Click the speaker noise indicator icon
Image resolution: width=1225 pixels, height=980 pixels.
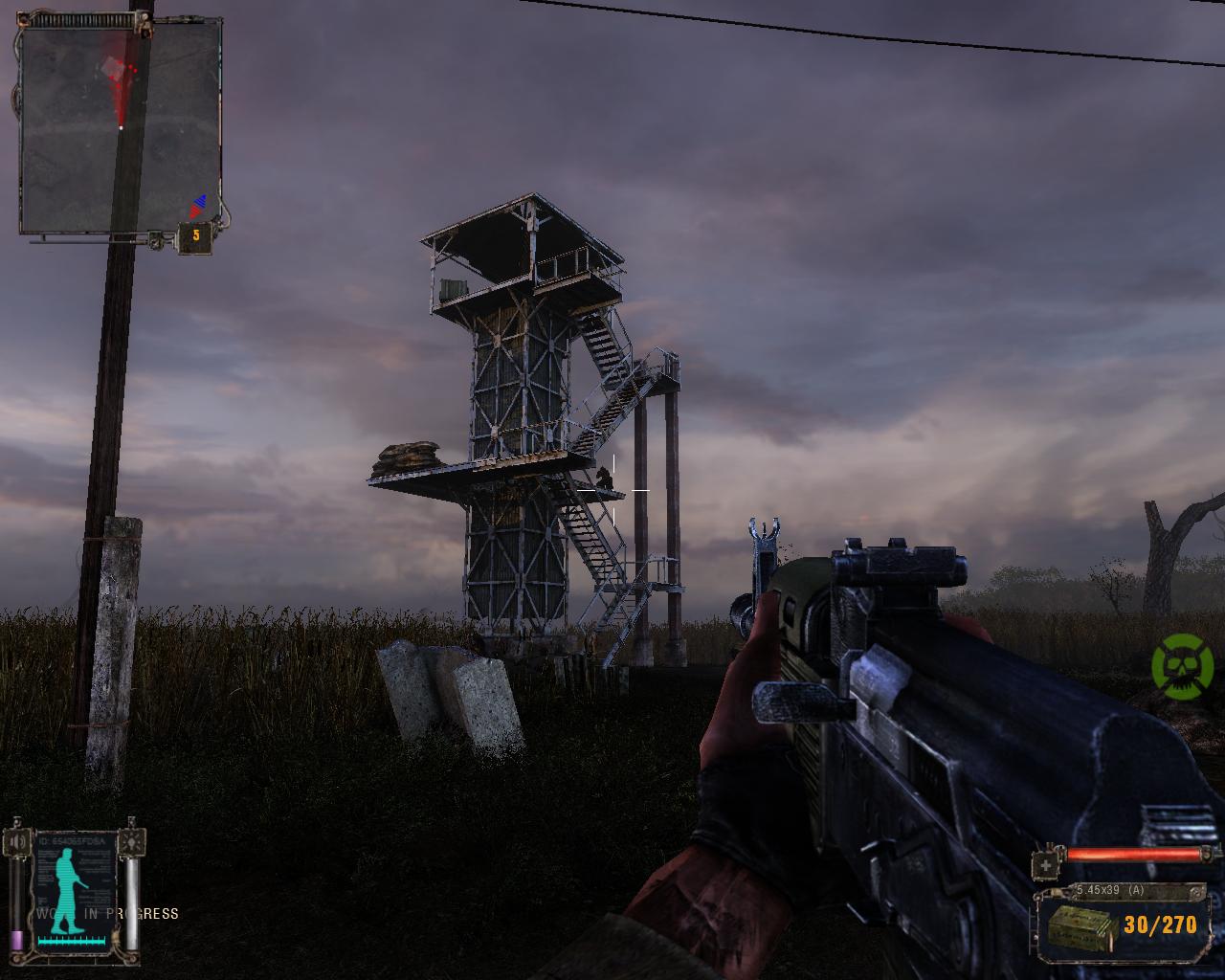[16, 842]
